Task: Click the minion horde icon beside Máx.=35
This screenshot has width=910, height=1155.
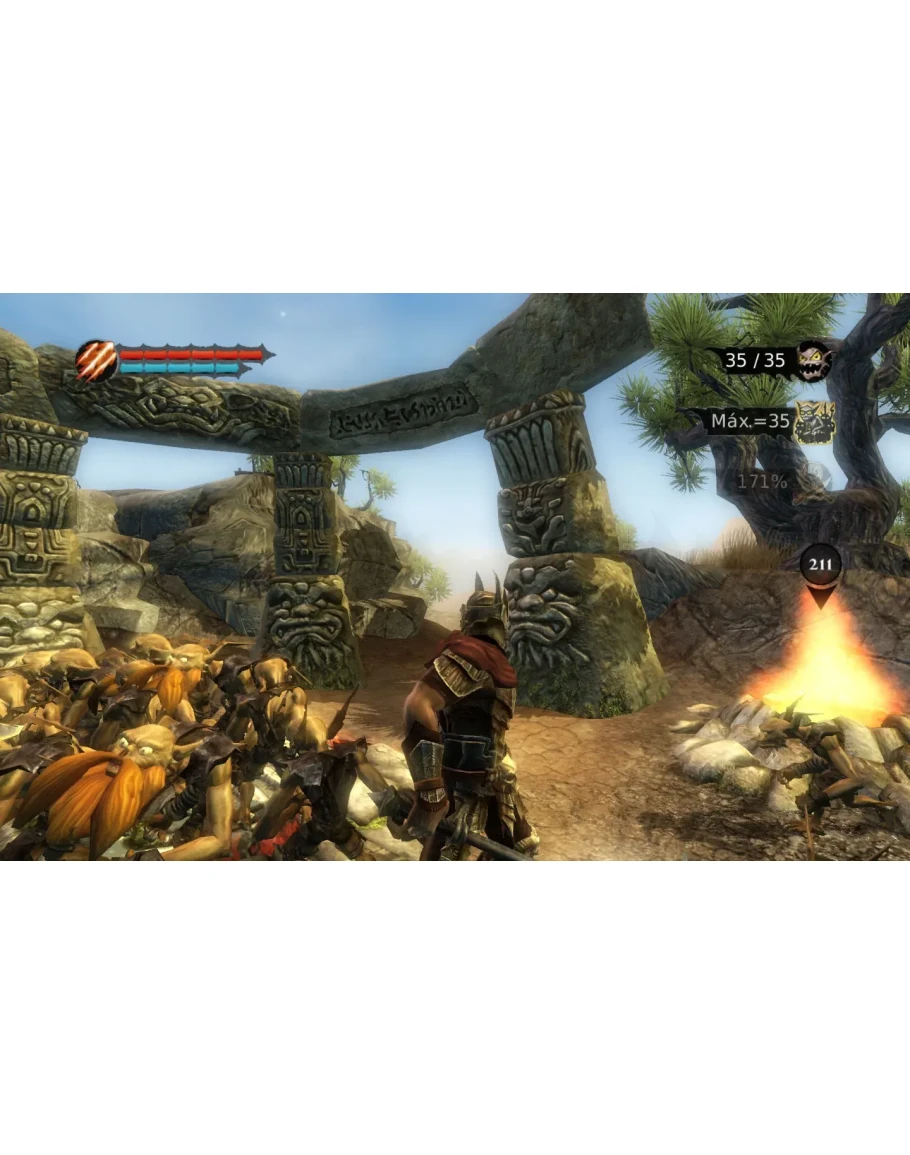Action: 813,421
